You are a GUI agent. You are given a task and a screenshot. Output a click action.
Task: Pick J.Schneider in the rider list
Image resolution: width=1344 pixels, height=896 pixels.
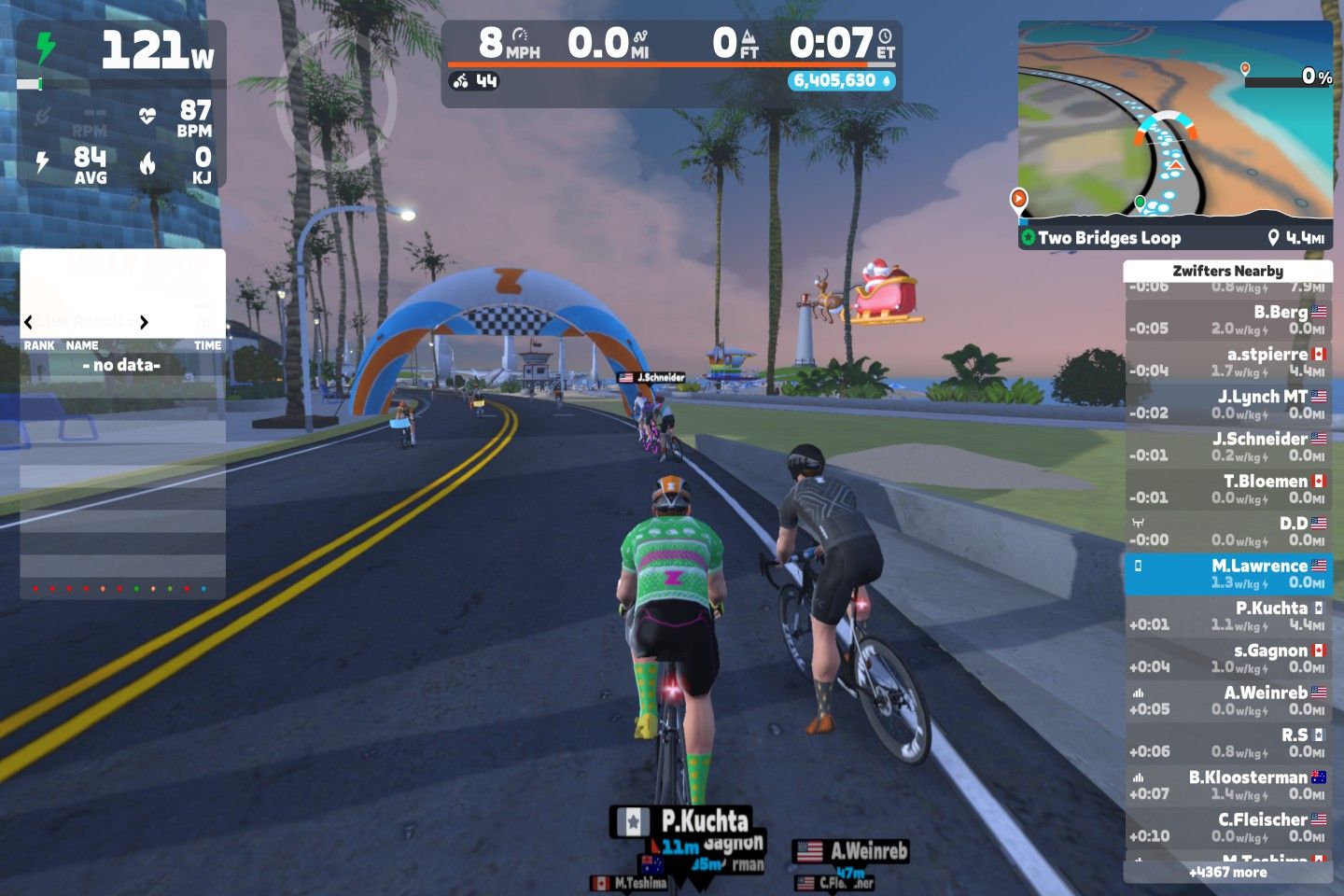coord(1227,447)
